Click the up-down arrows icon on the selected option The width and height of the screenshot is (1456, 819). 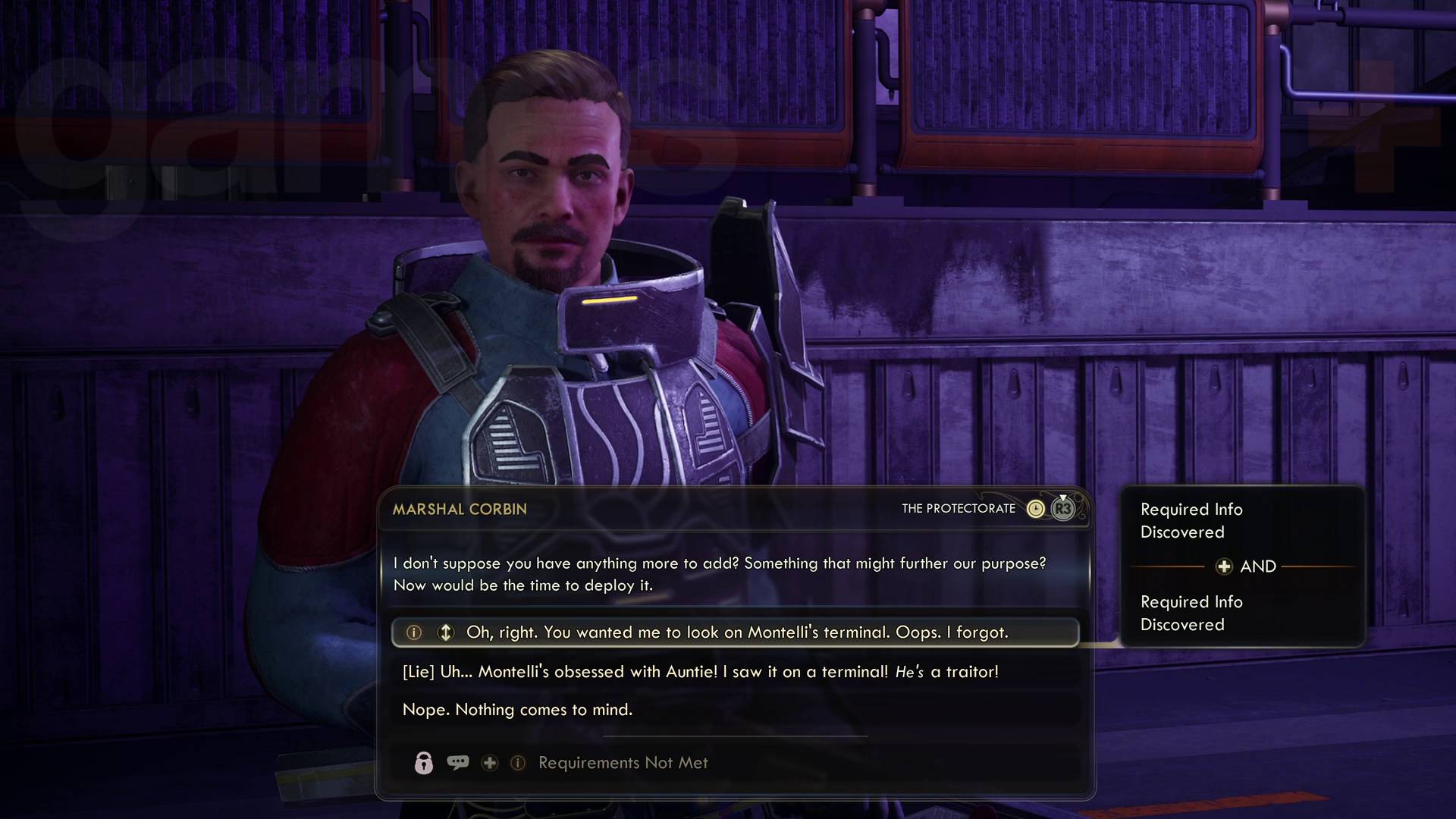coord(447,632)
